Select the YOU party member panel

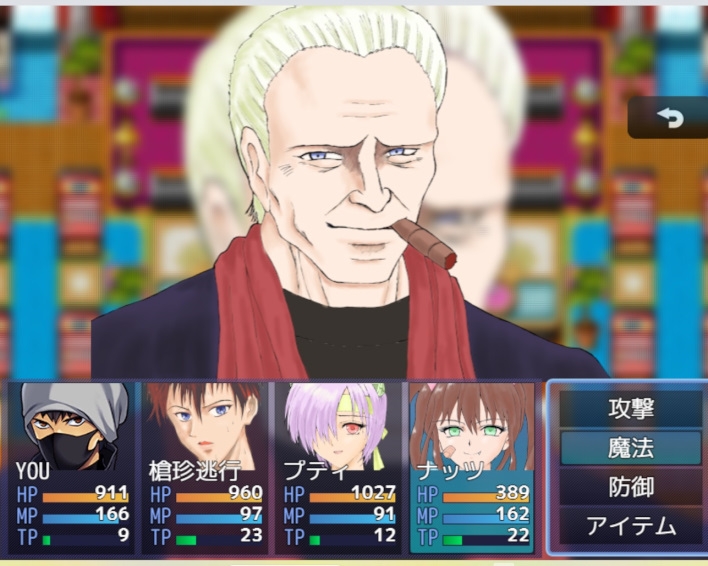point(71,467)
